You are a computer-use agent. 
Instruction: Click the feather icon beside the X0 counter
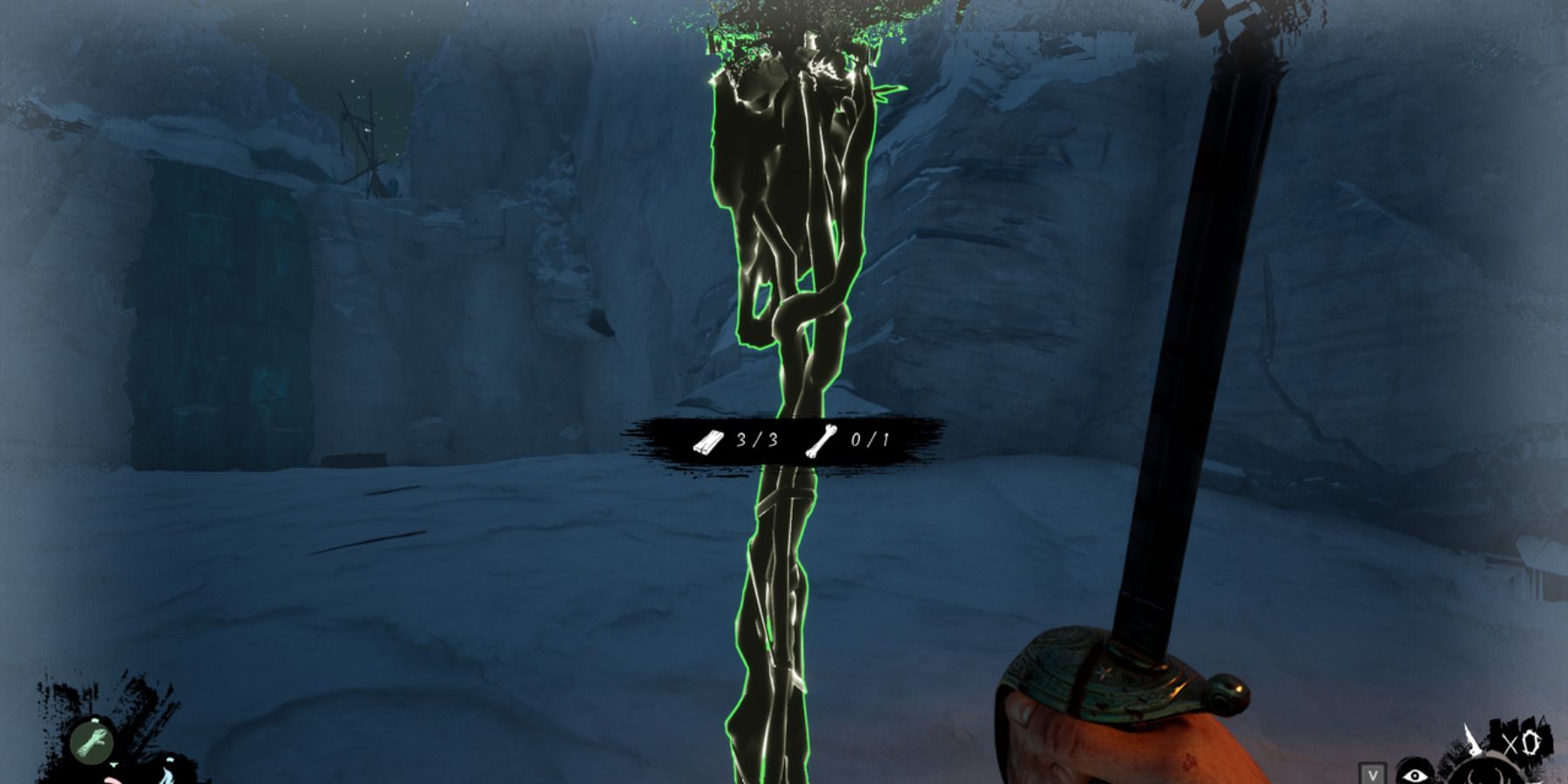coord(1472,739)
